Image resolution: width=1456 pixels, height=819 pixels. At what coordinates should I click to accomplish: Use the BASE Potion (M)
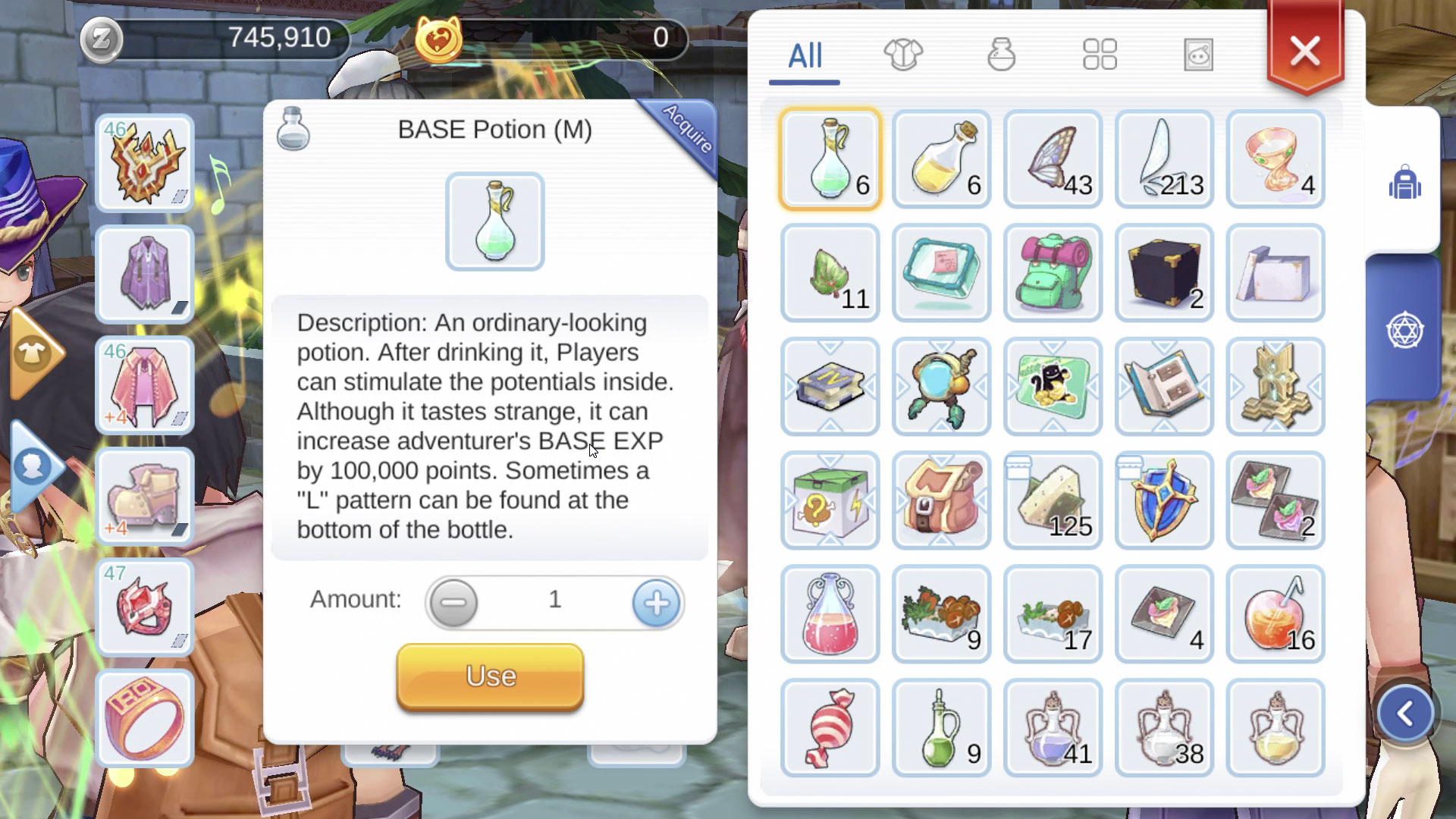click(x=490, y=676)
